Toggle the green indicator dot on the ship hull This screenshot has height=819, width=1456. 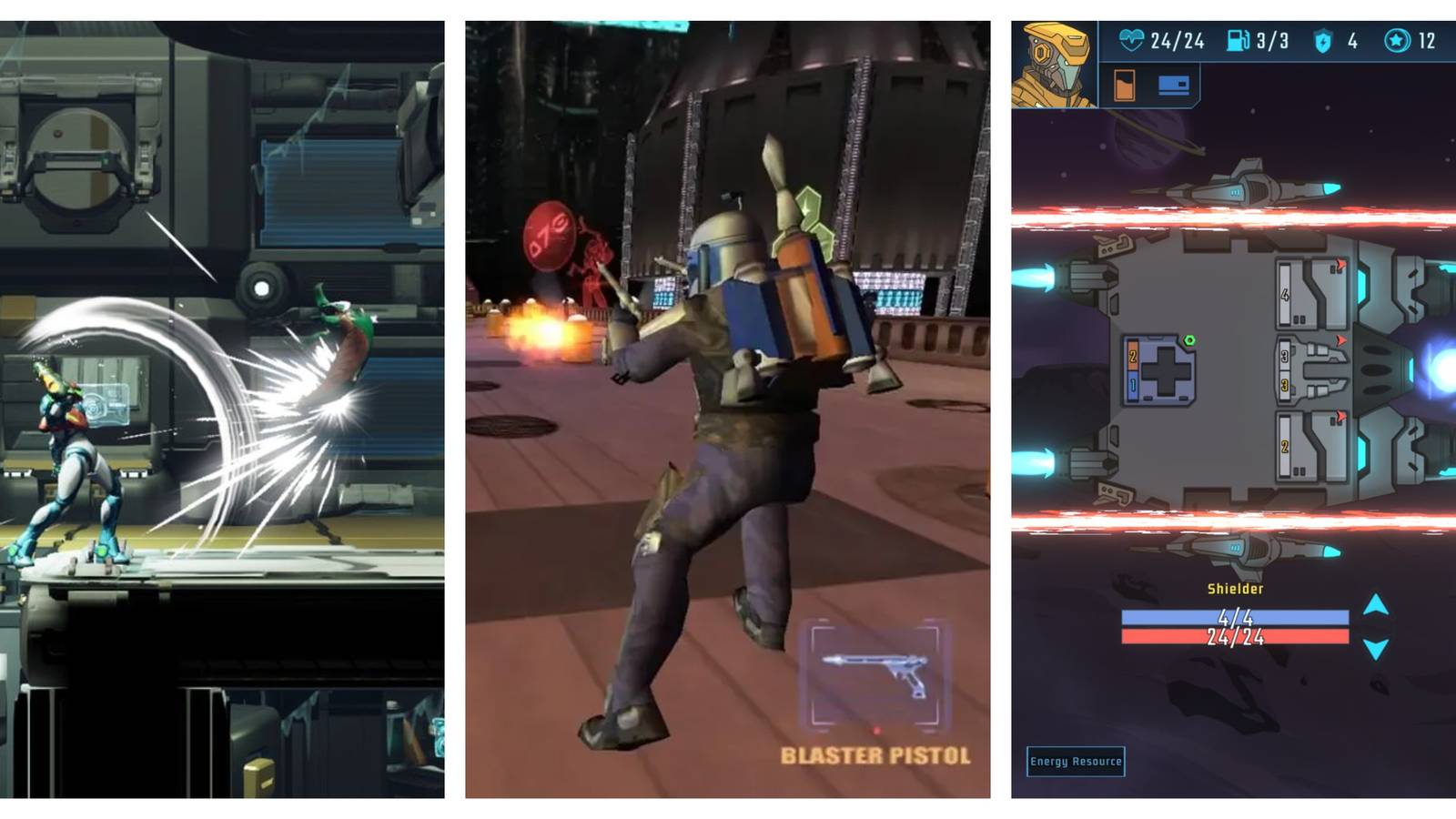[x=1189, y=339]
